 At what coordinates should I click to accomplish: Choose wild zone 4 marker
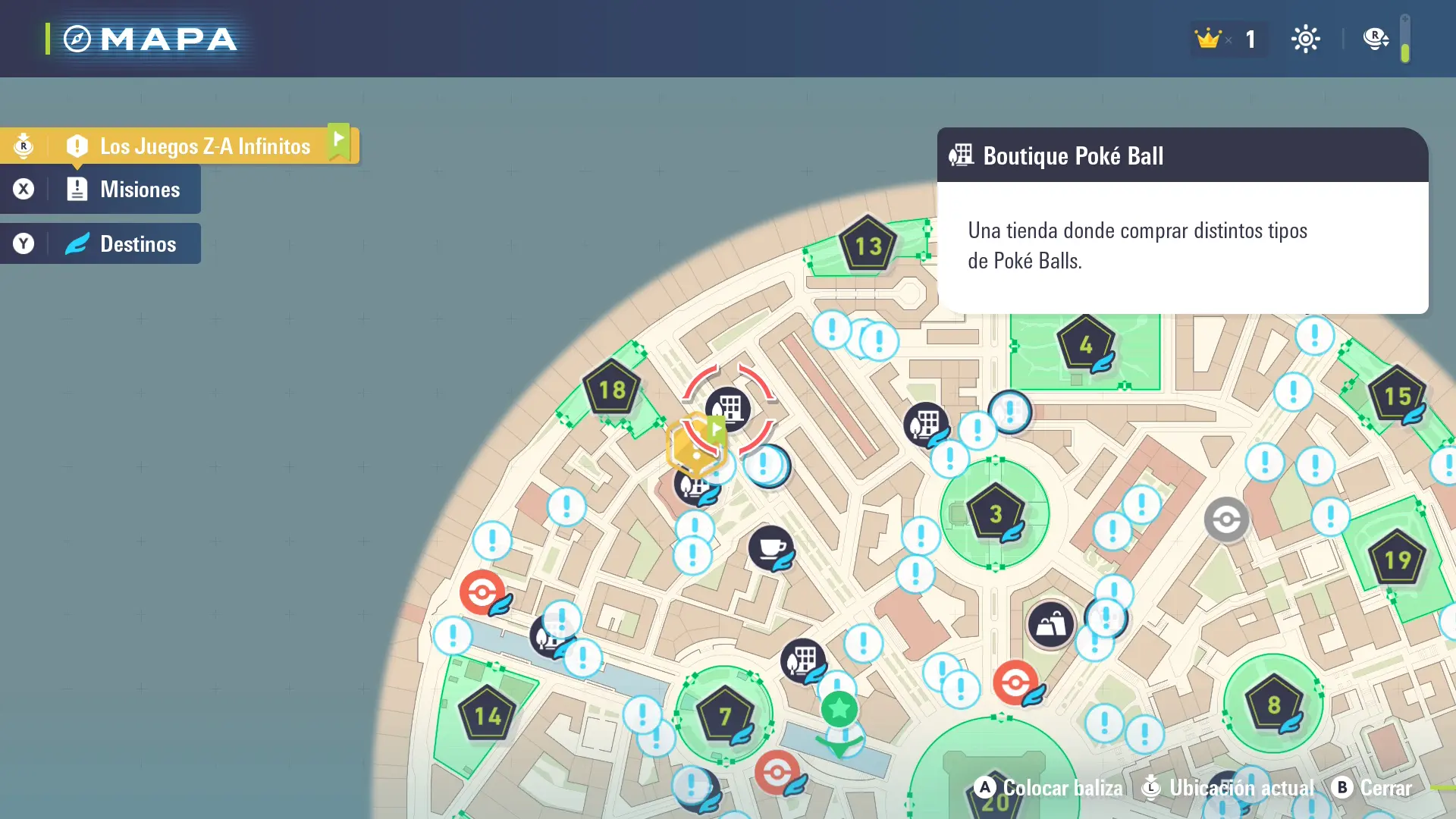(x=1085, y=344)
